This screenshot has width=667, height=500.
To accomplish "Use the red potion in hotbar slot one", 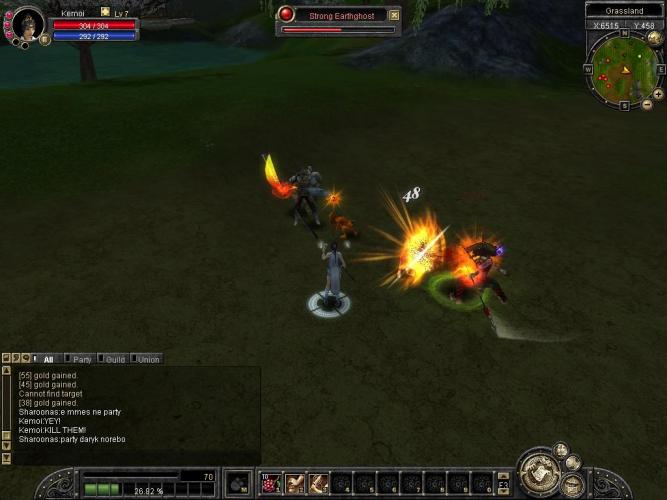I will (270, 484).
